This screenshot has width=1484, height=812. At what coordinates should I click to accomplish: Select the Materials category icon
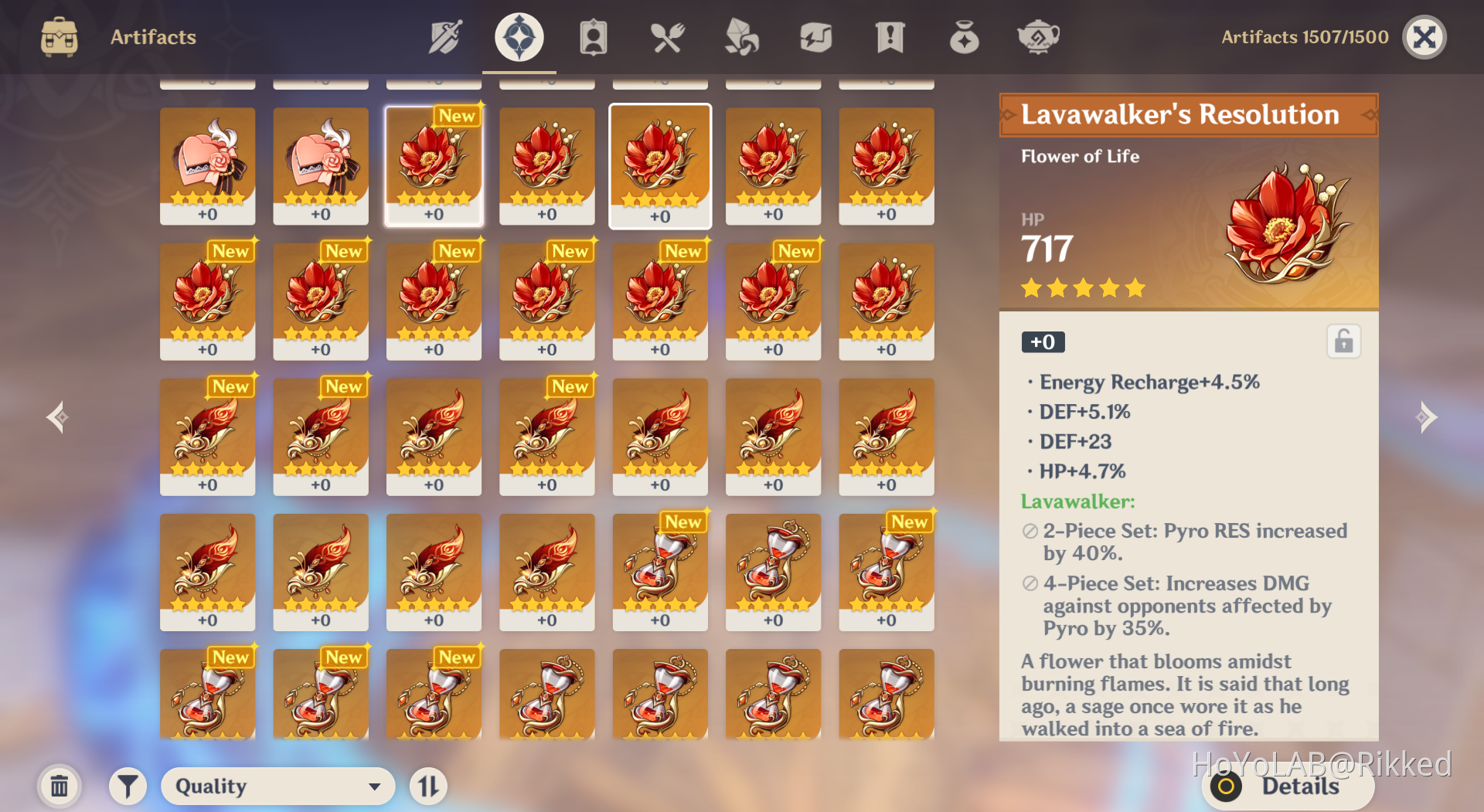pyautogui.click(x=742, y=36)
